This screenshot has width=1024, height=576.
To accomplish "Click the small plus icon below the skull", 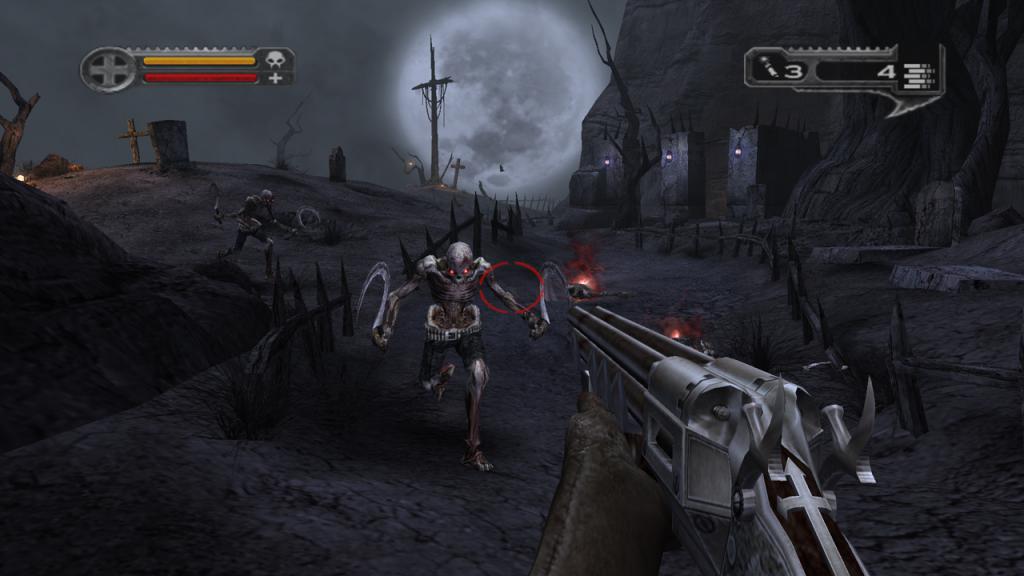I will click(x=275, y=78).
